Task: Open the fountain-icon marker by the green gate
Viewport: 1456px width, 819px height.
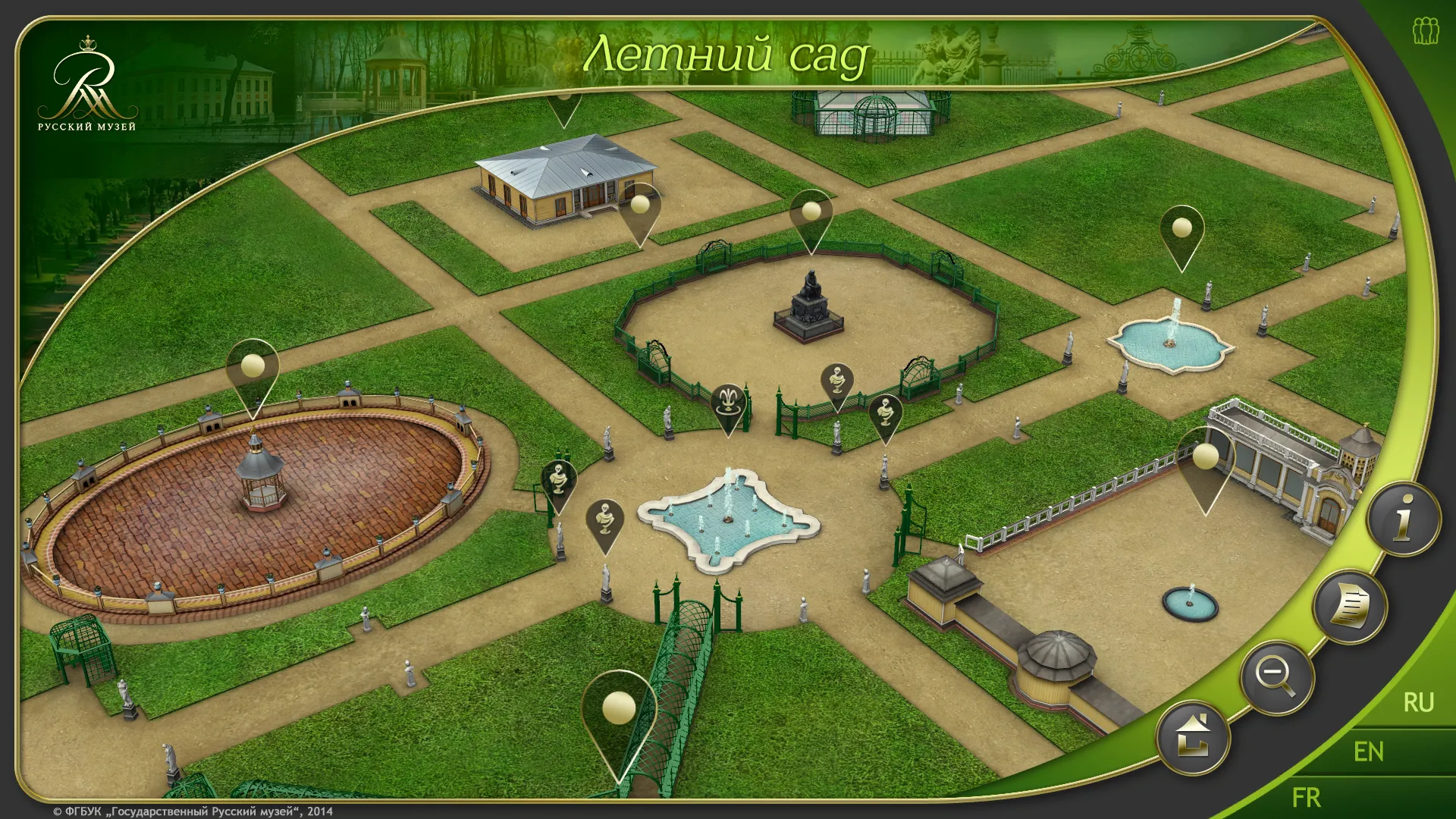Action: pos(728,401)
